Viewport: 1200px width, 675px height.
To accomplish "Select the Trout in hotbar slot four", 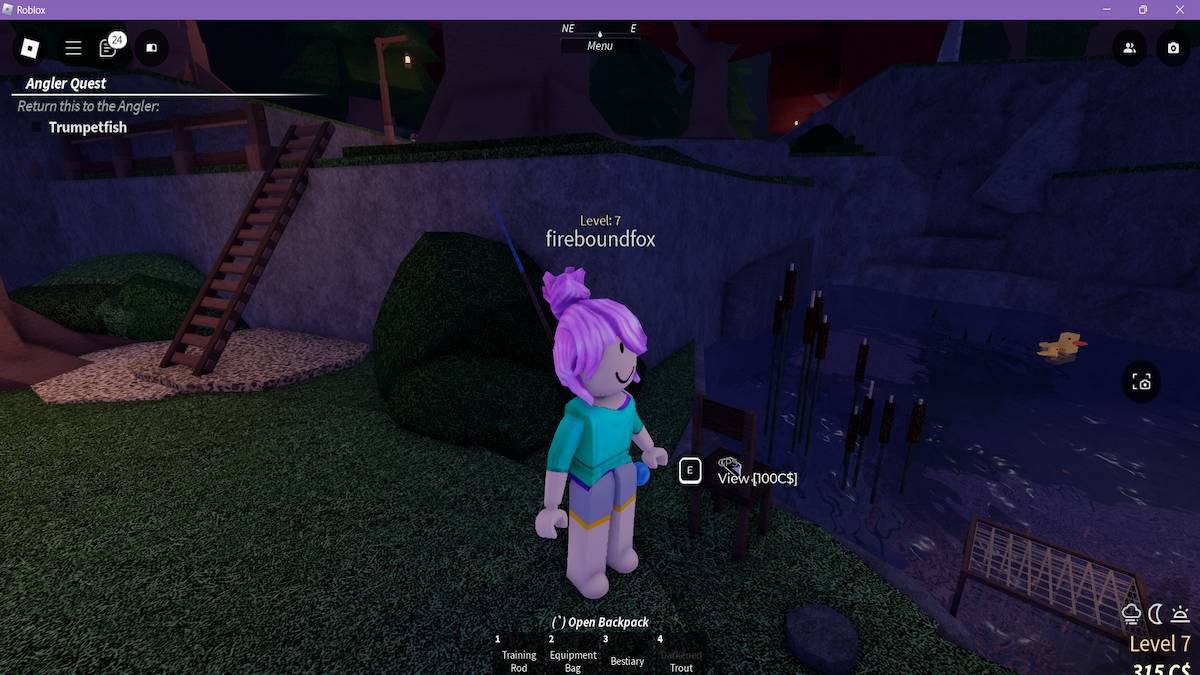I will pyautogui.click(x=681, y=657).
